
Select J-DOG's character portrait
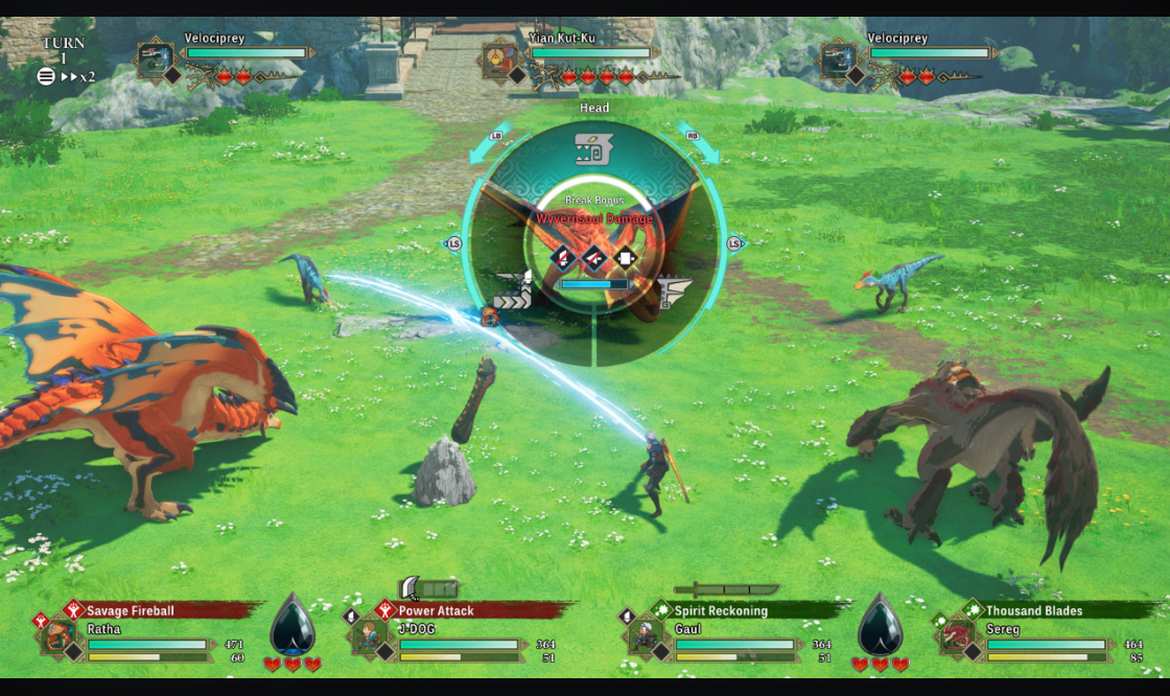point(370,637)
